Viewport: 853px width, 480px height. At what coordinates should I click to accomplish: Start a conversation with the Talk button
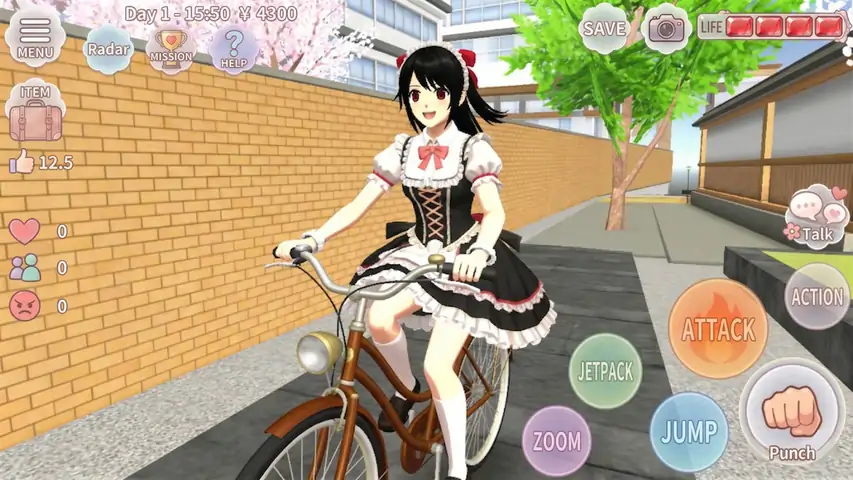pyautogui.click(x=817, y=216)
